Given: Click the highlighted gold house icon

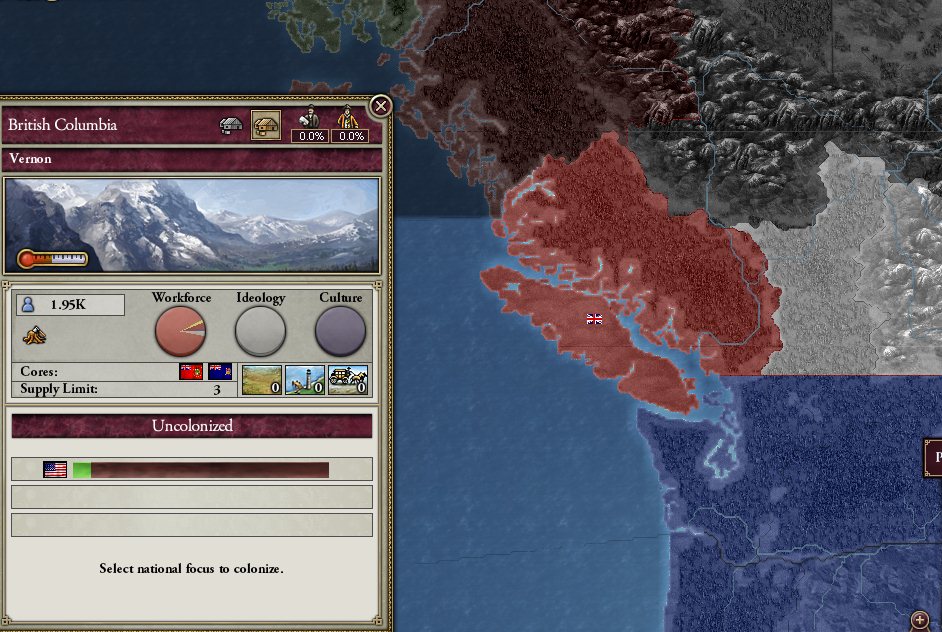Looking at the screenshot, I should click(x=266, y=125).
